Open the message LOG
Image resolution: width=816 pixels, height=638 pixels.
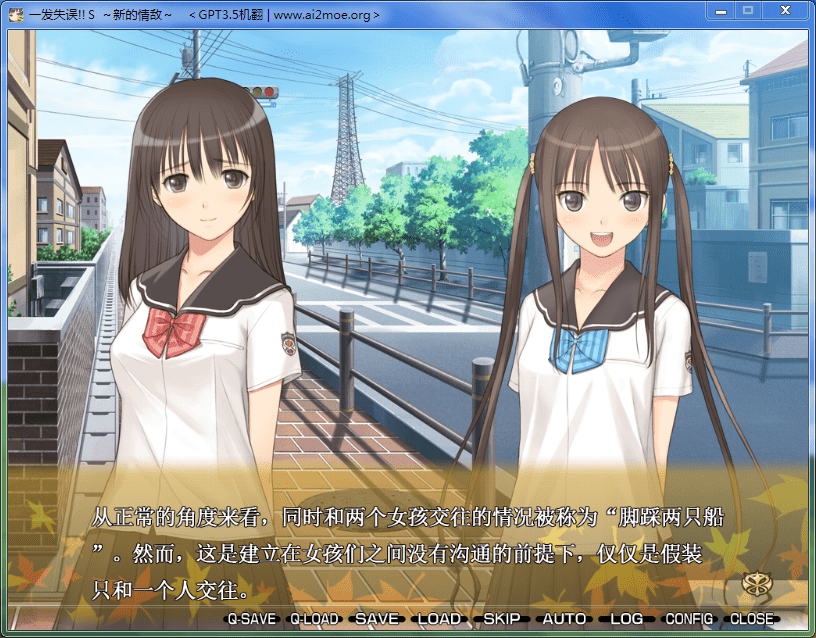click(x=627, y=619)
